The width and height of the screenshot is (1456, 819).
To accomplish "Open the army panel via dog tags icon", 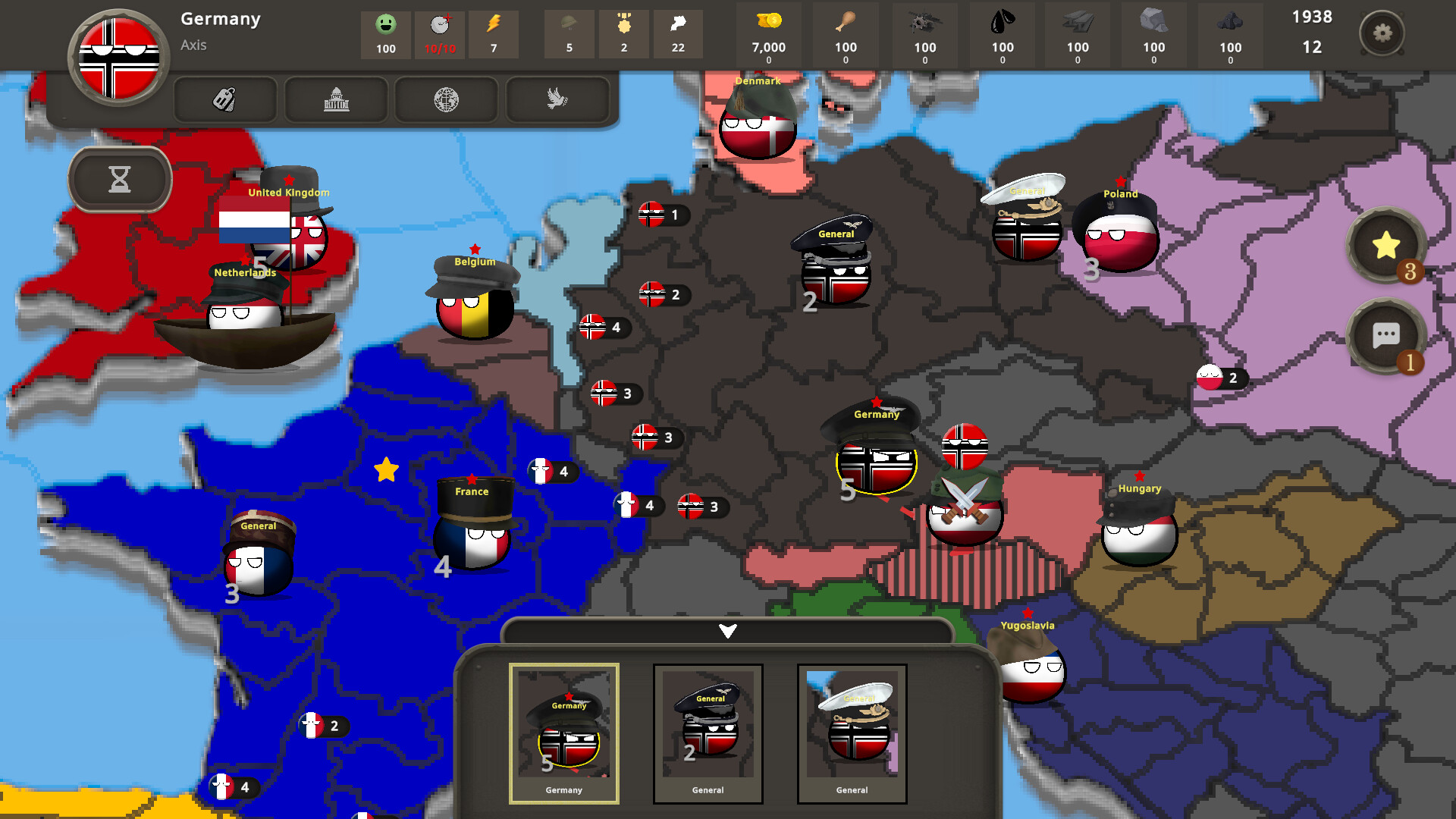I will click(x=224, y=99).
